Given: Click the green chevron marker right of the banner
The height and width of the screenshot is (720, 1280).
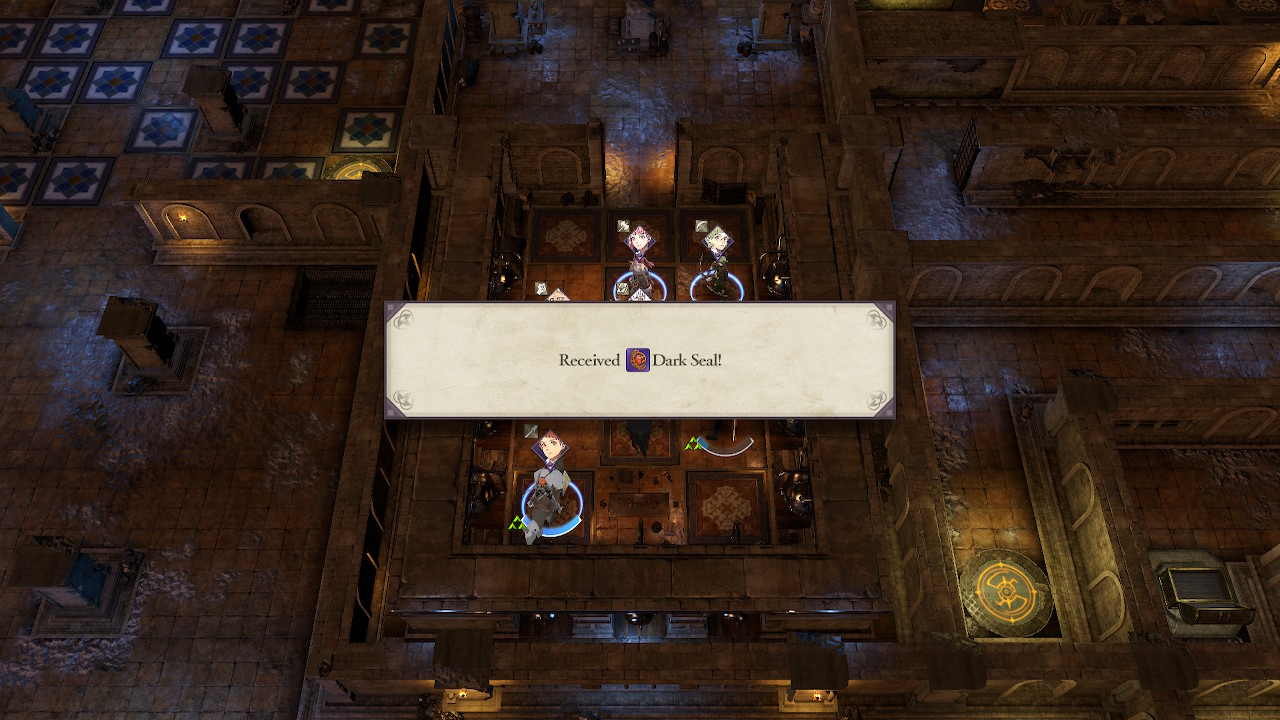Looking at the screenshot, I should 692,442.
